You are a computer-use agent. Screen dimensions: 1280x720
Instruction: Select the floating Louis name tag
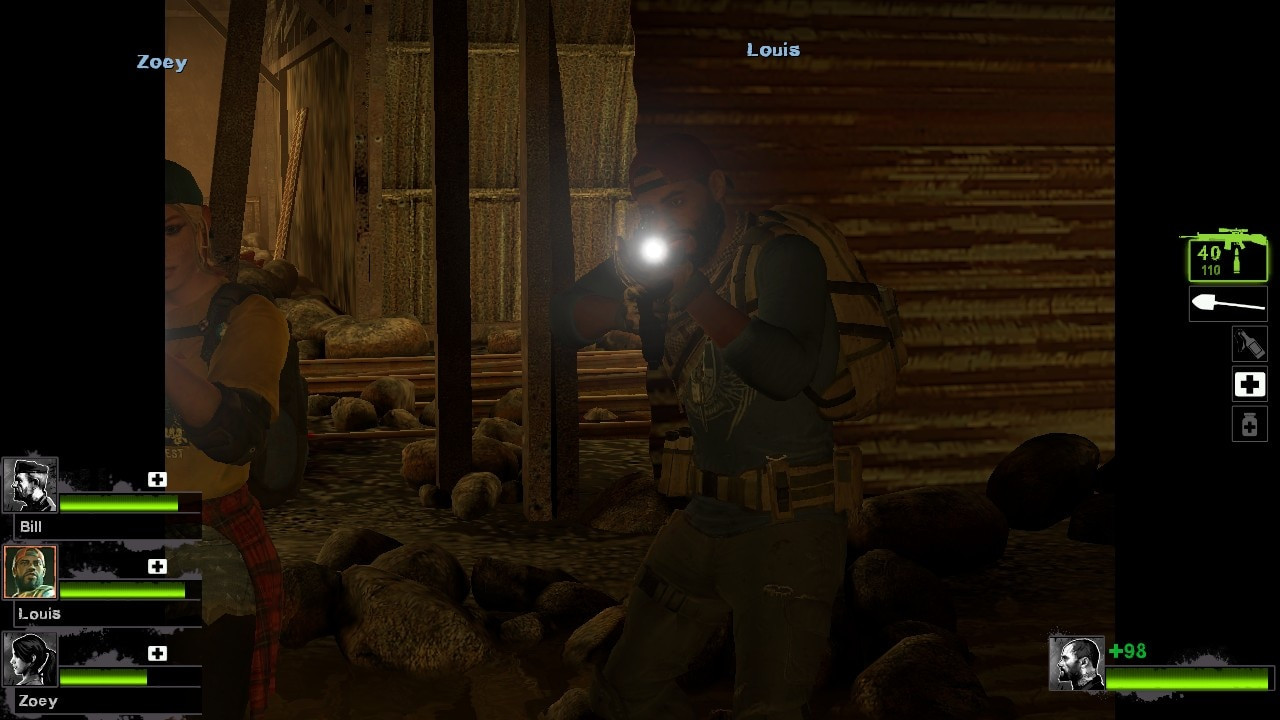(x=772, y=48)
